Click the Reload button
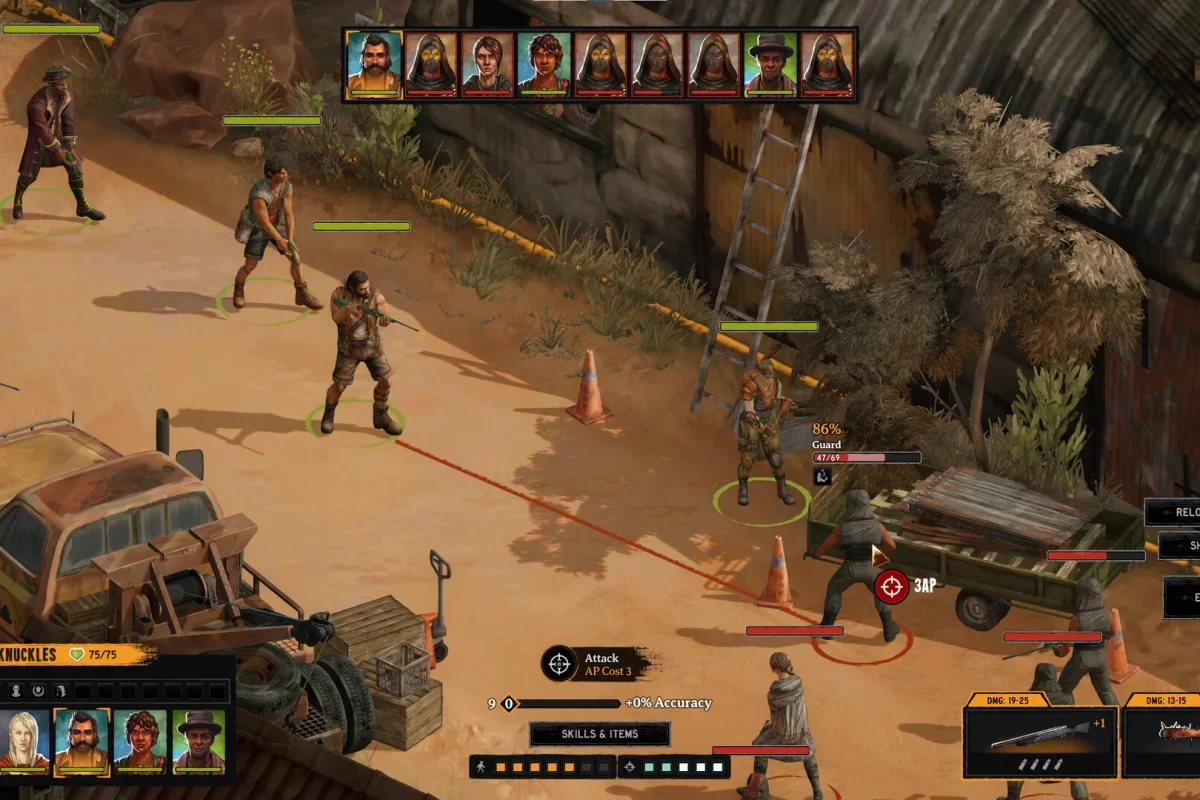 [x=1175, y=512]
